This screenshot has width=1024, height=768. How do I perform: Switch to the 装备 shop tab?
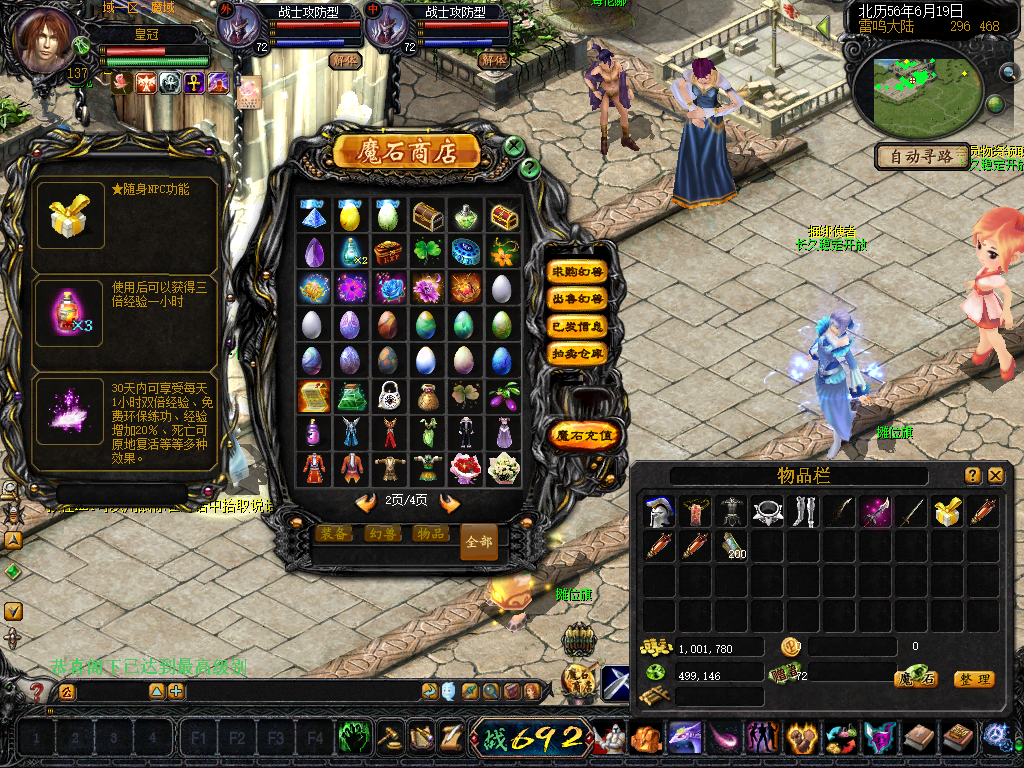332,534
